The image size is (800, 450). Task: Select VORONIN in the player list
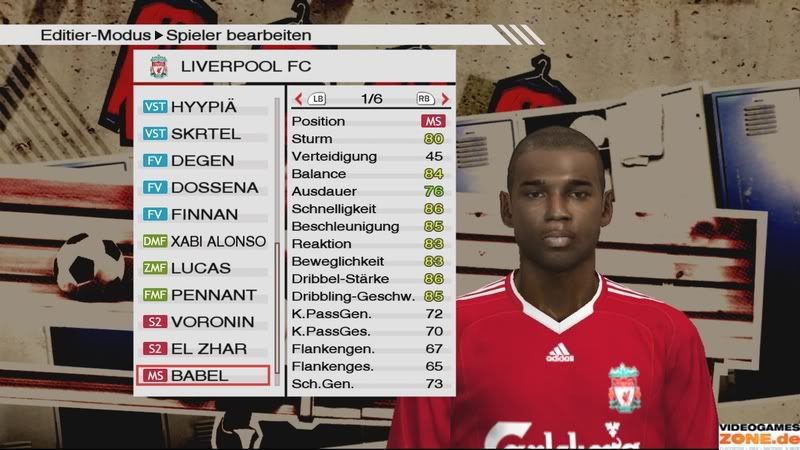(205, 322)
